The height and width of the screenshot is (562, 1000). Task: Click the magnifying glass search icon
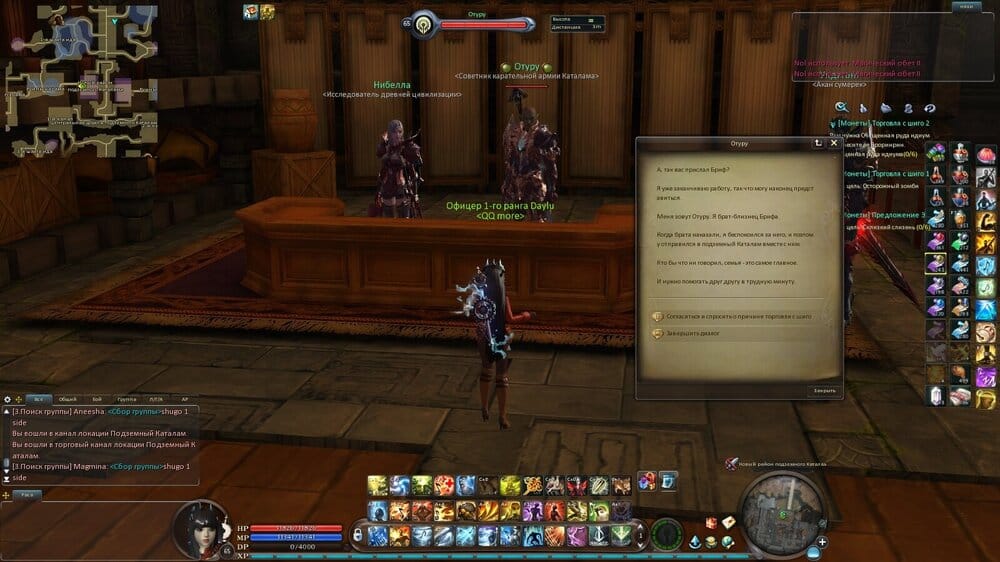(842, 107)
